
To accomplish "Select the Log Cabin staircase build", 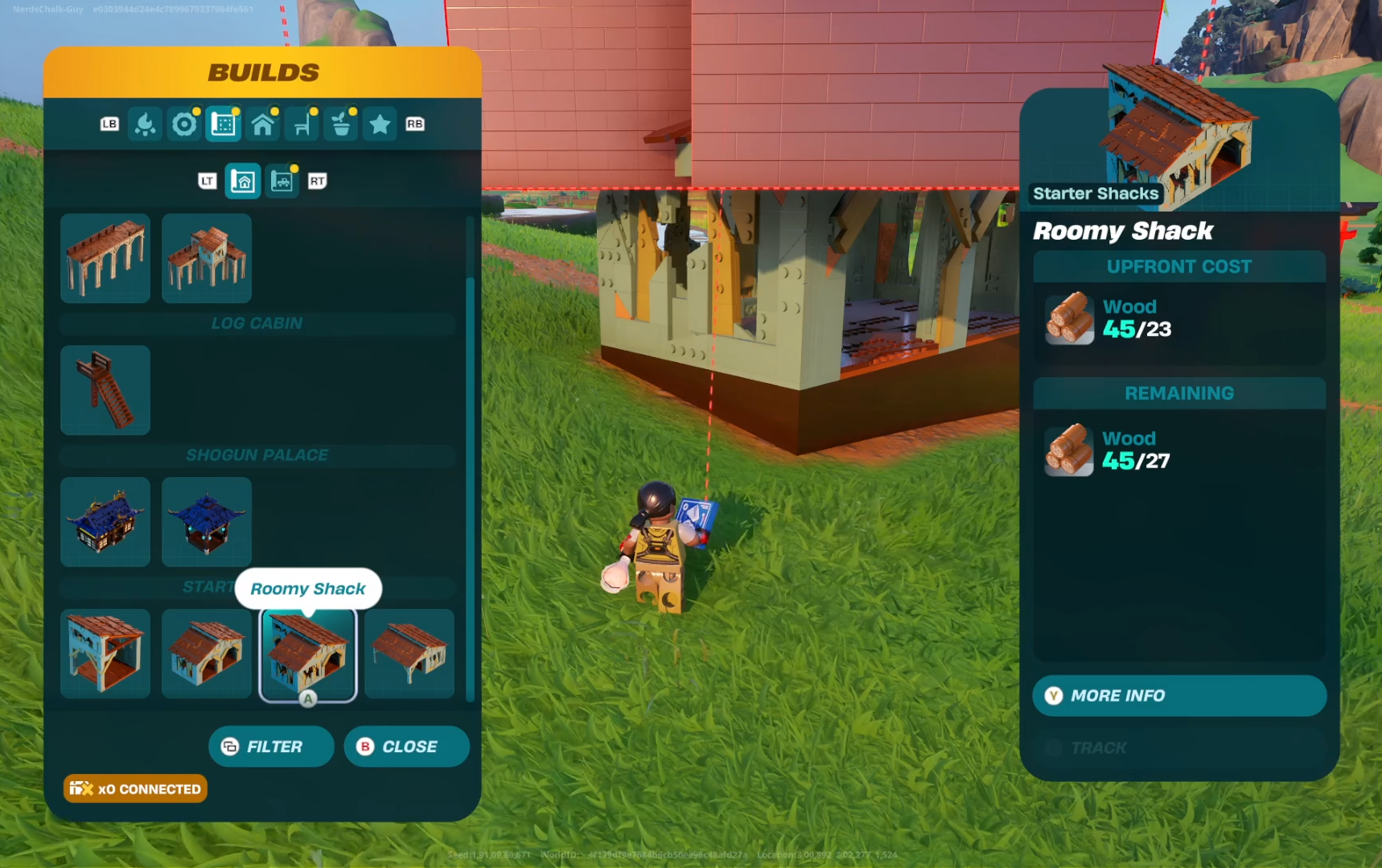I will [105, 390].
